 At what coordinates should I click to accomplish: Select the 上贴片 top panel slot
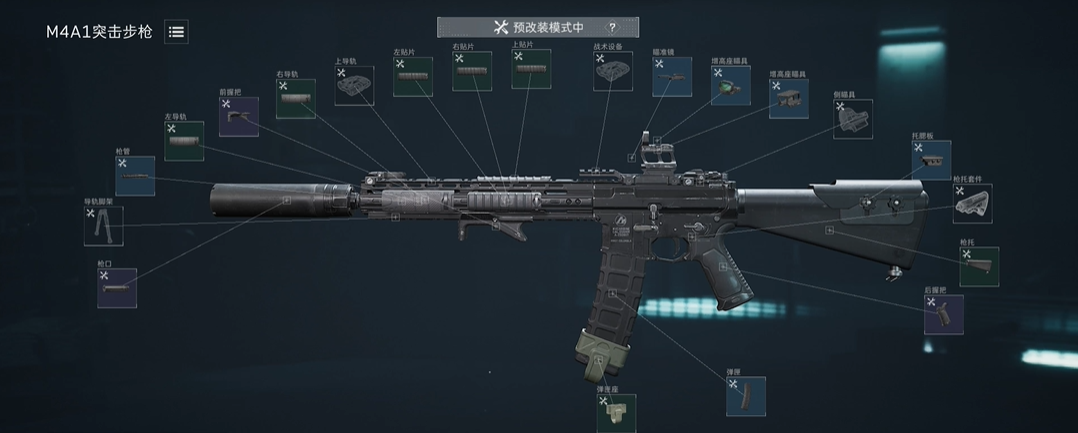pos(531,69)
